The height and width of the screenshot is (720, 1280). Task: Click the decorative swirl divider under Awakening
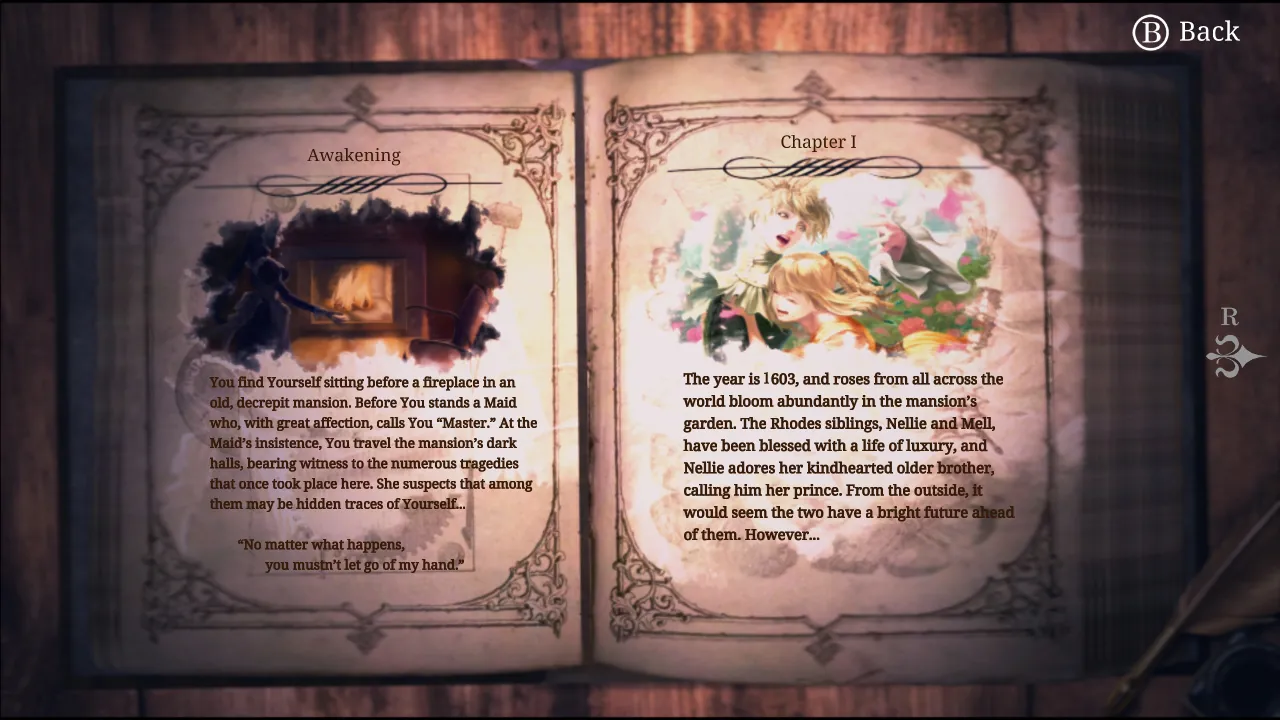pyautogui.click(x=354, y=182)
